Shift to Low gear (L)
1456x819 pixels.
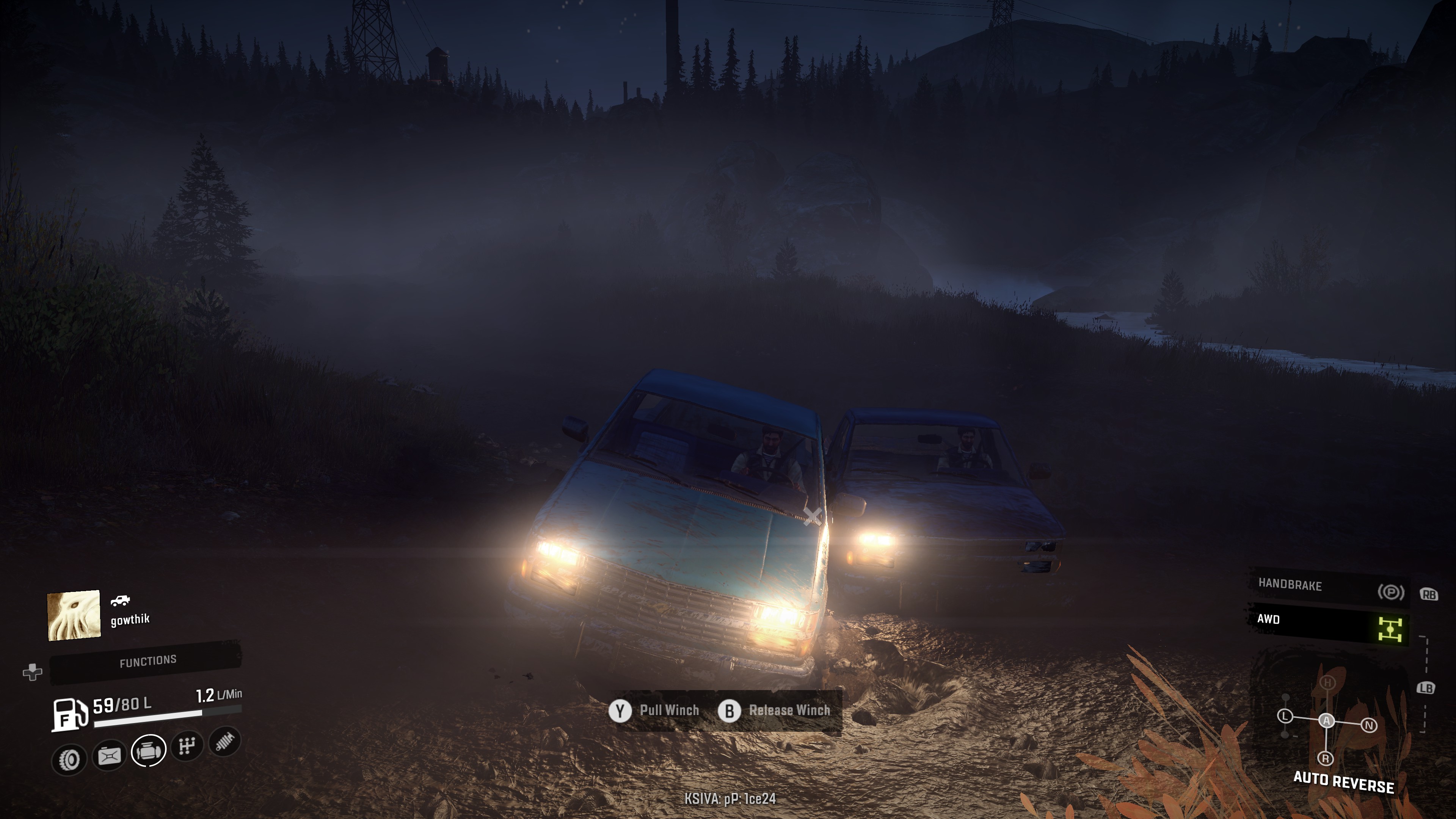(1285, 716)
